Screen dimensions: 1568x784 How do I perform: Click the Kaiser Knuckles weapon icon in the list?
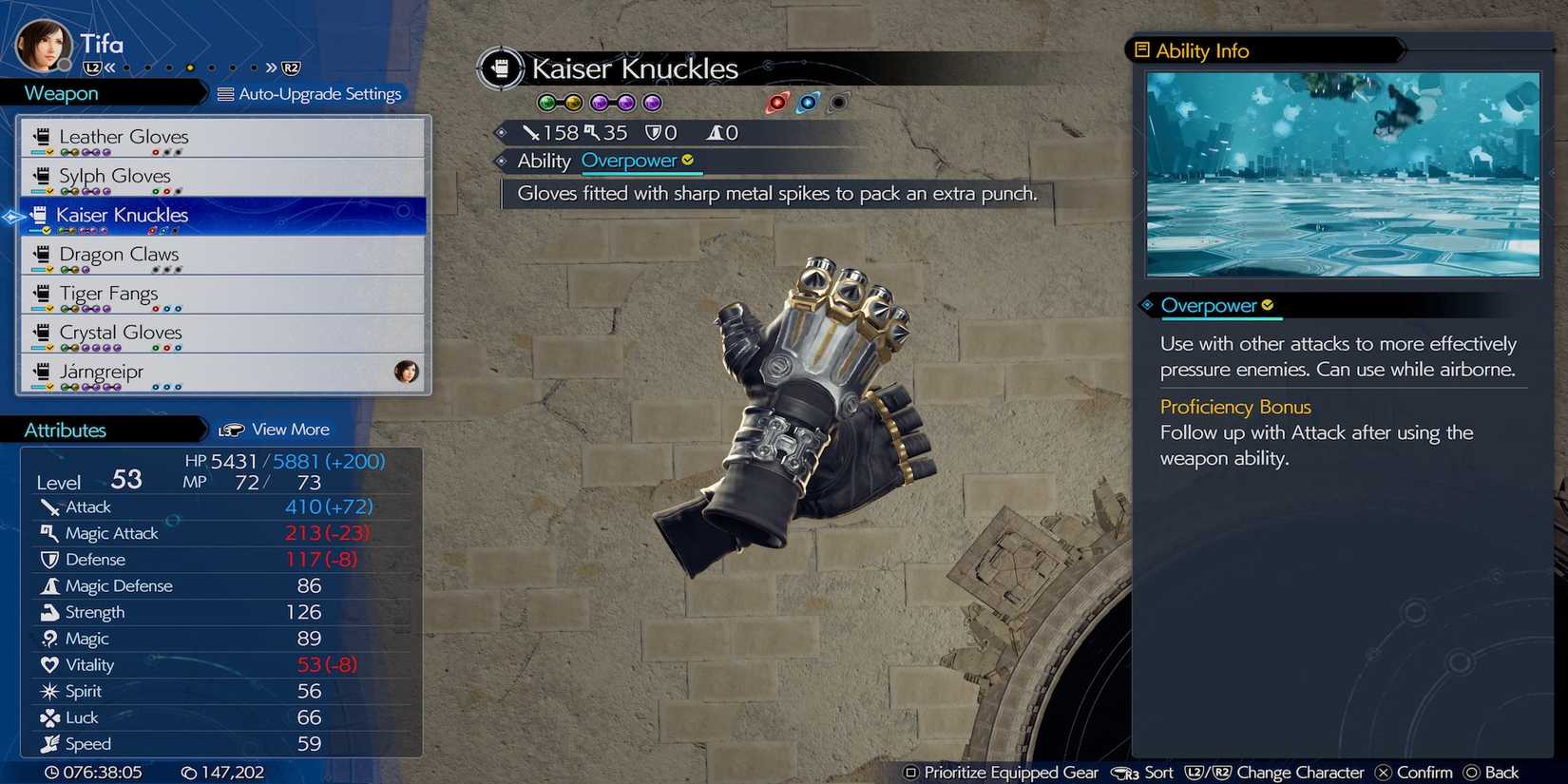click(x=40, y=214)
